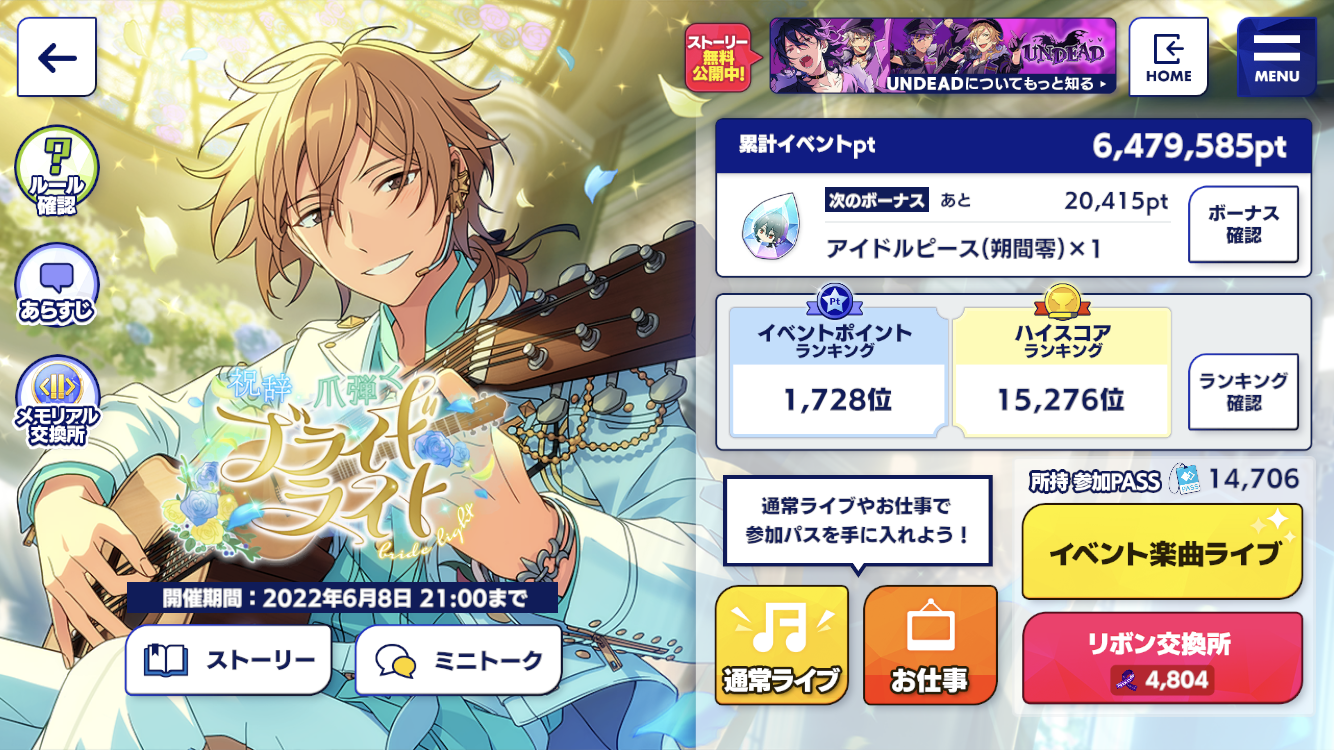This screenshot has height=750, width=1334.
Task: Open the リボン交換所 ribbon exchange
Action: tap(1162, 658)
